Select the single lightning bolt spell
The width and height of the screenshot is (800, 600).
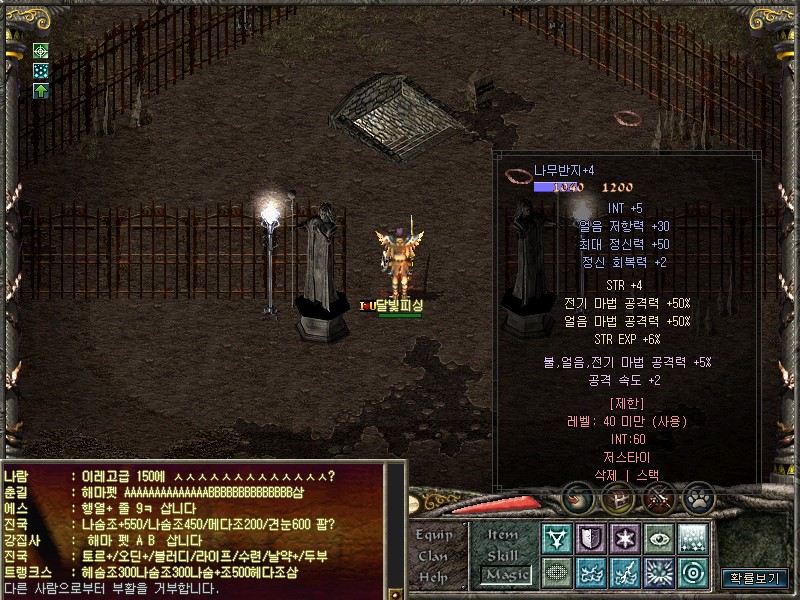tap(625, 573)
